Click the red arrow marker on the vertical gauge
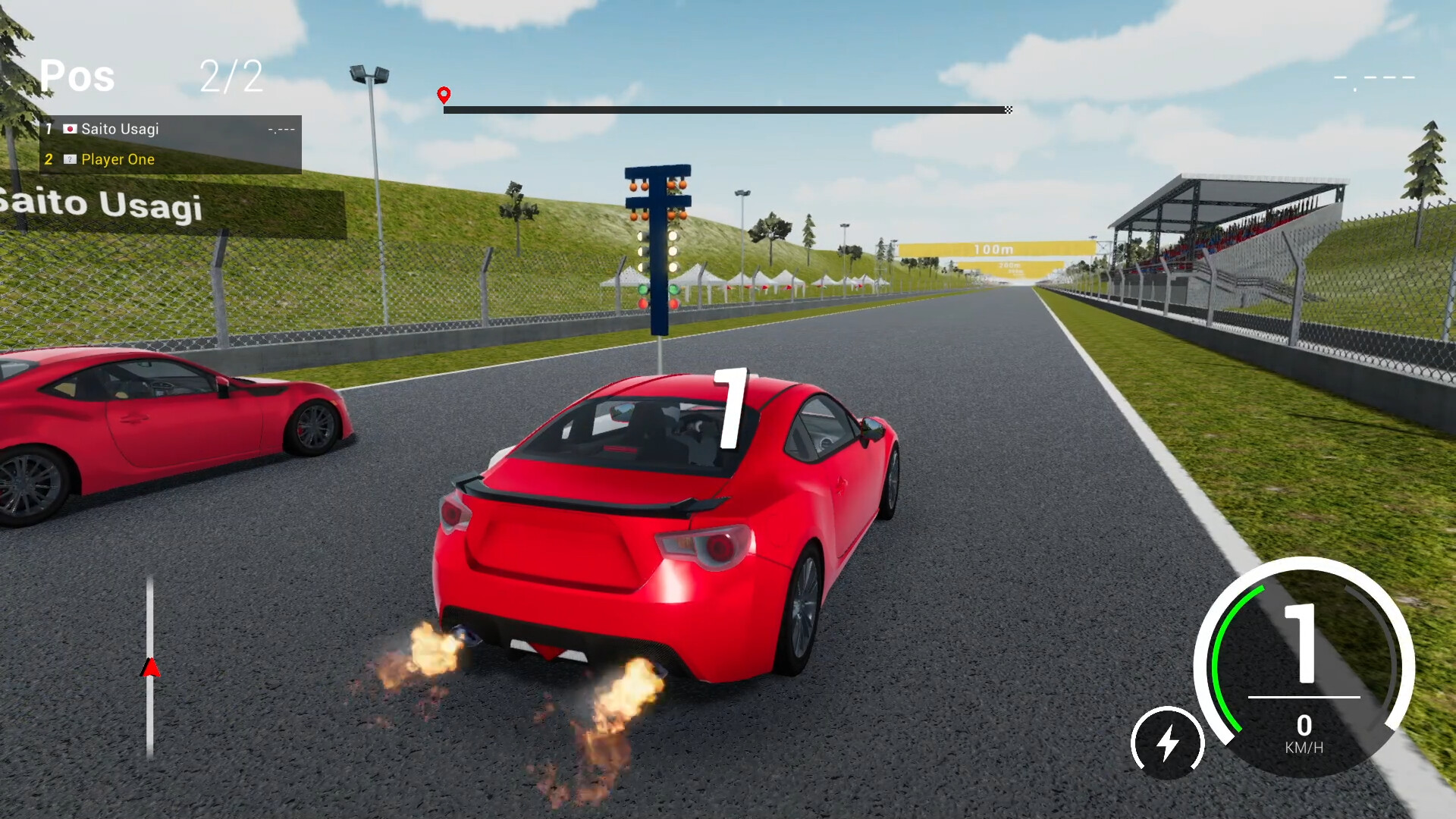Screen dimensions: 1456x819 click(151, 667)
